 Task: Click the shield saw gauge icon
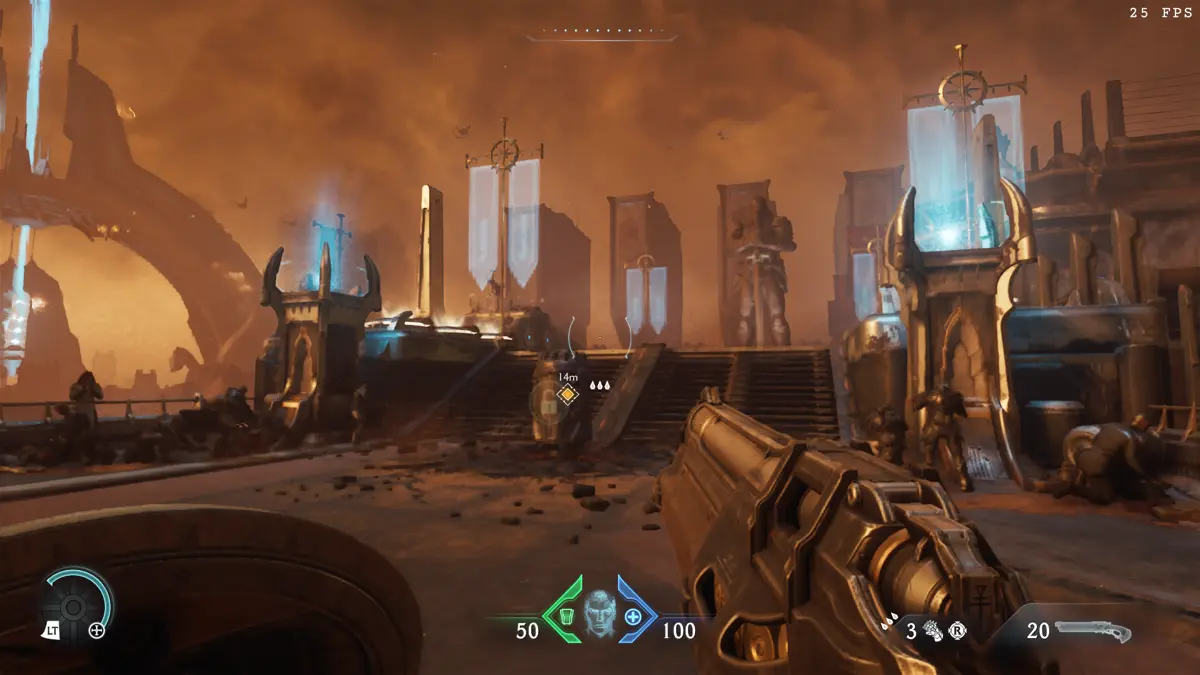pyautogui.click(x=73, y=605)
